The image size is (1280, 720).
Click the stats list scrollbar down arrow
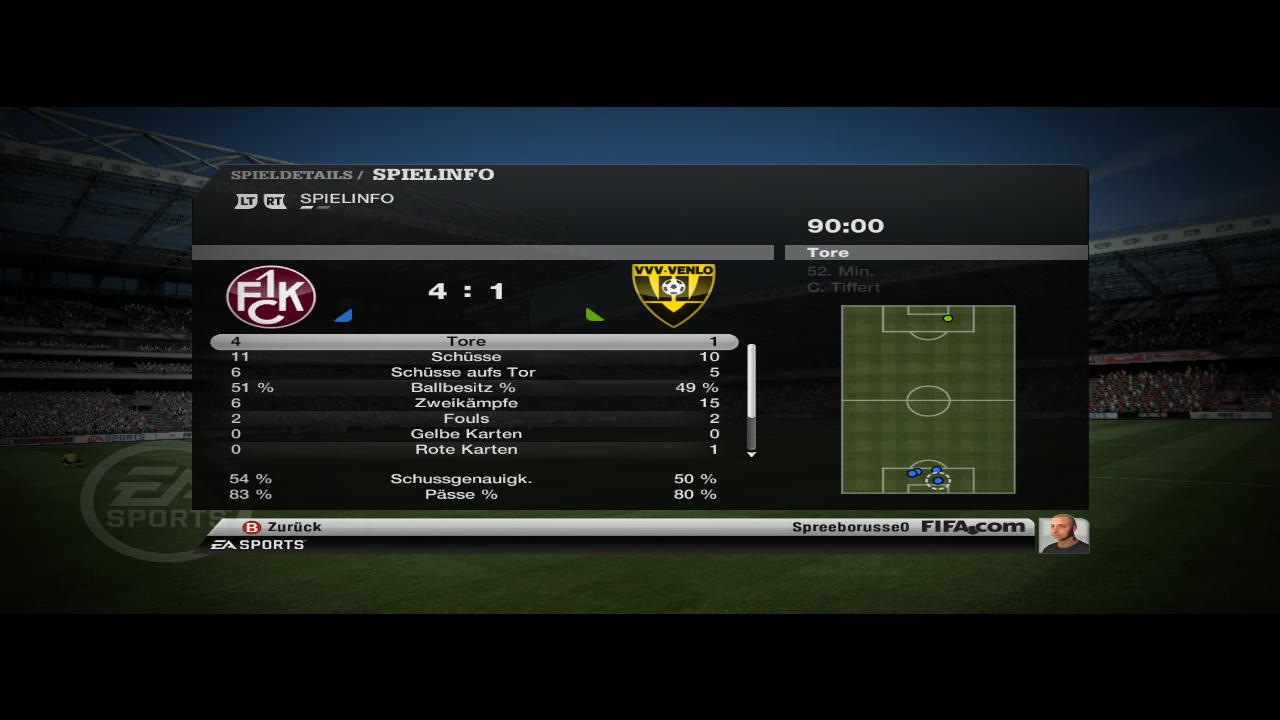pos(752,454)
